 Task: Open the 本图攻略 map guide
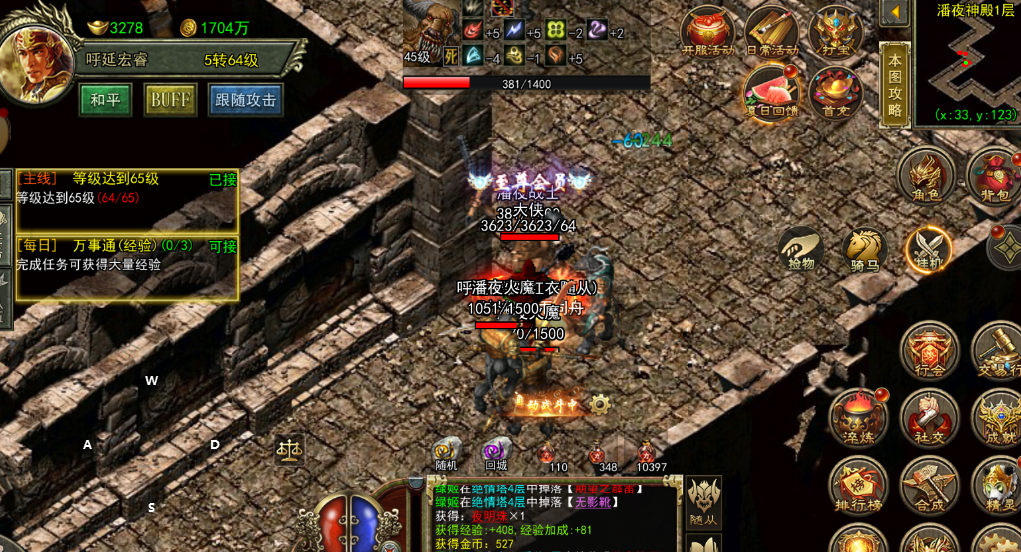(x=894, y=85)
